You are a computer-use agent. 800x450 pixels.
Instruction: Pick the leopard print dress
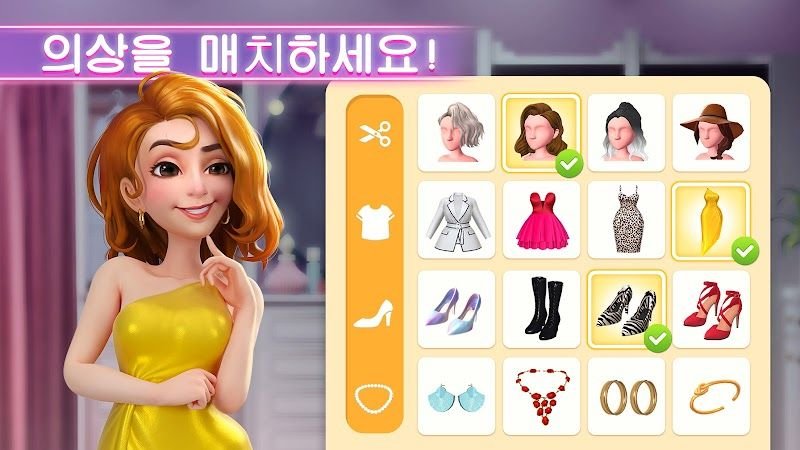point(626,221)
